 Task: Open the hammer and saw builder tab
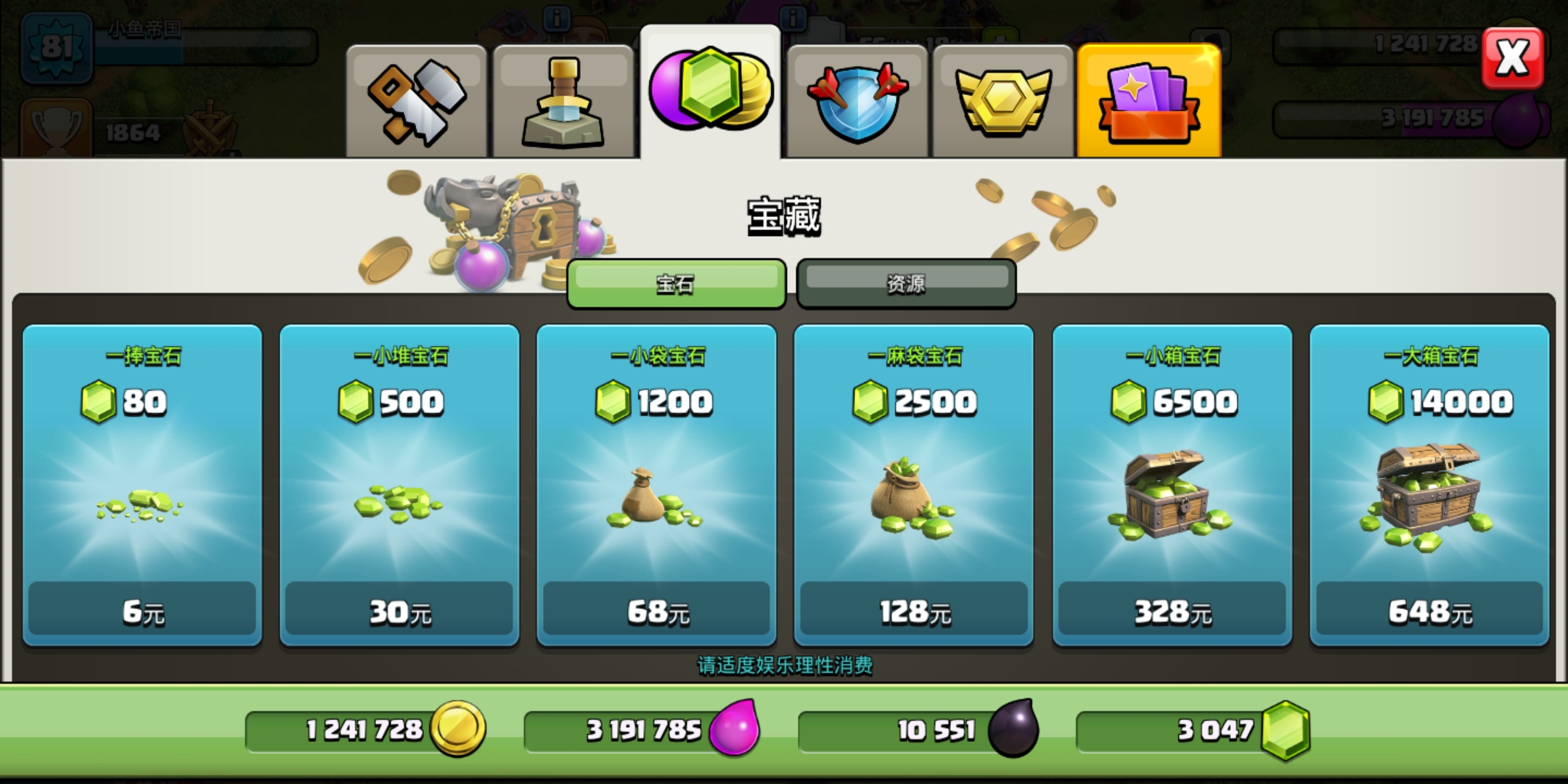pos(416,101)
